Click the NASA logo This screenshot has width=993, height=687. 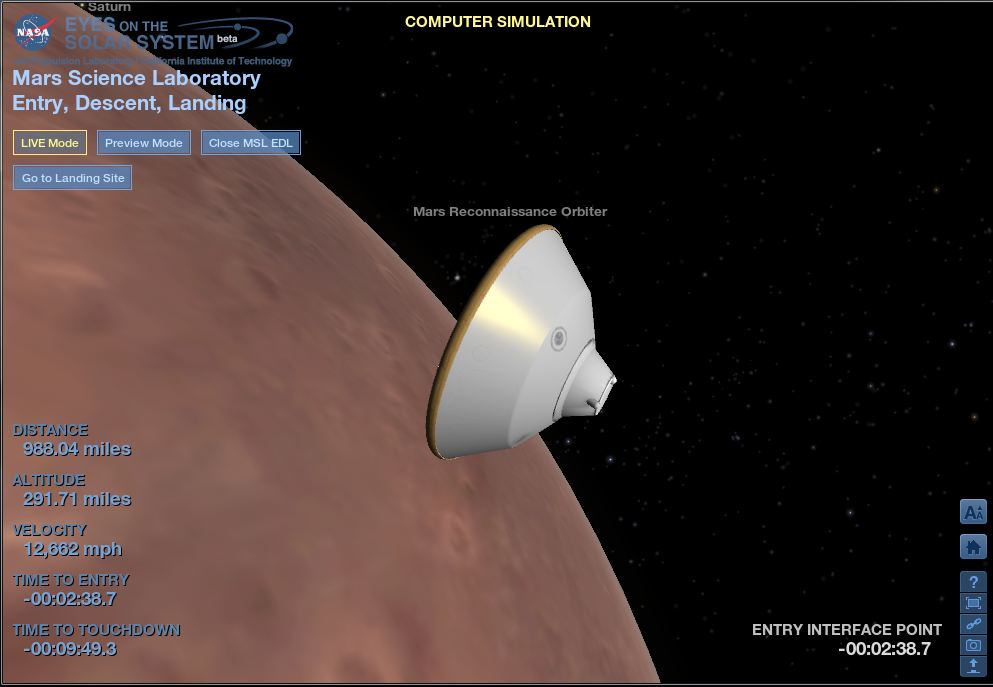(x=33, y=33)
